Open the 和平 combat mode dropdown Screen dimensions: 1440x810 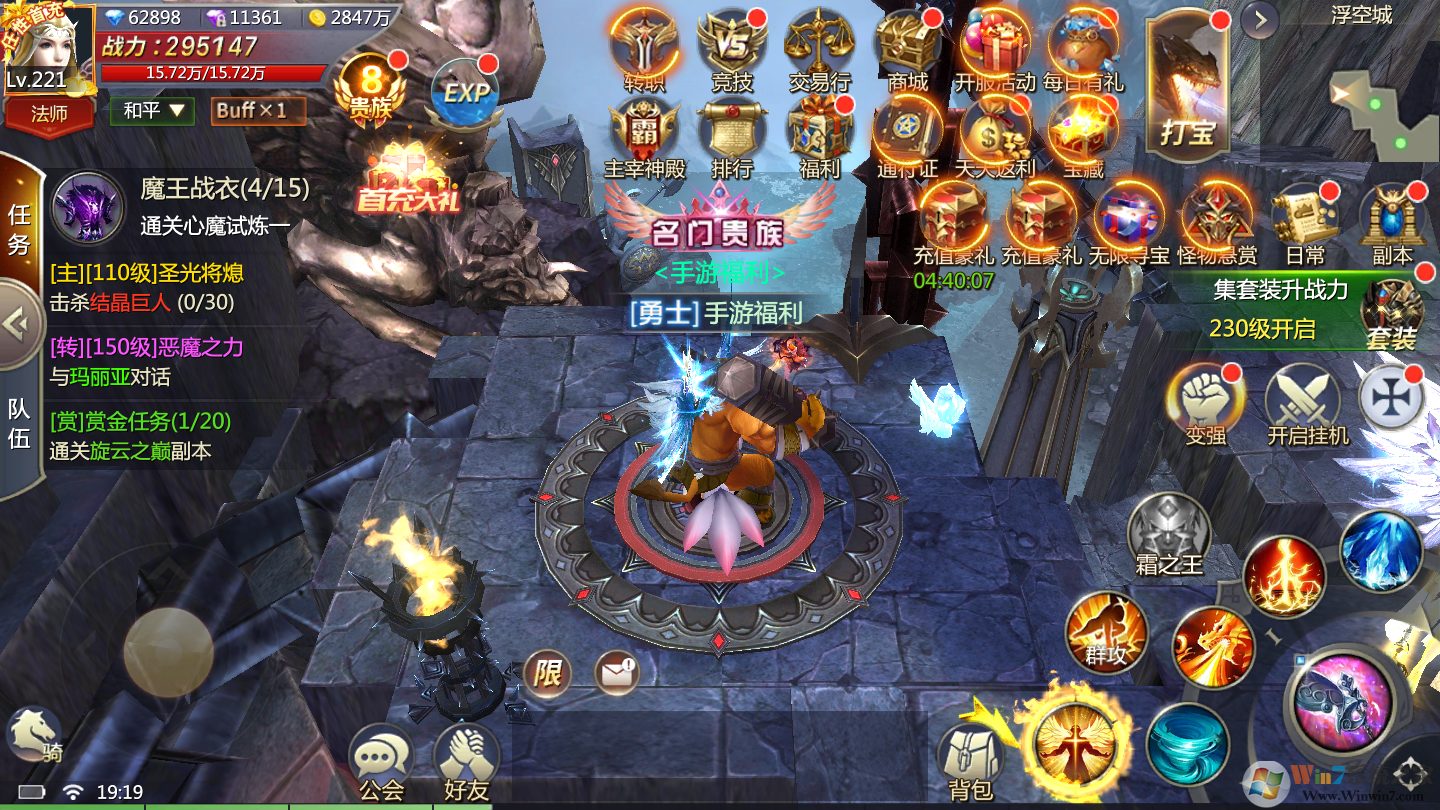click(x=157, y=110)
